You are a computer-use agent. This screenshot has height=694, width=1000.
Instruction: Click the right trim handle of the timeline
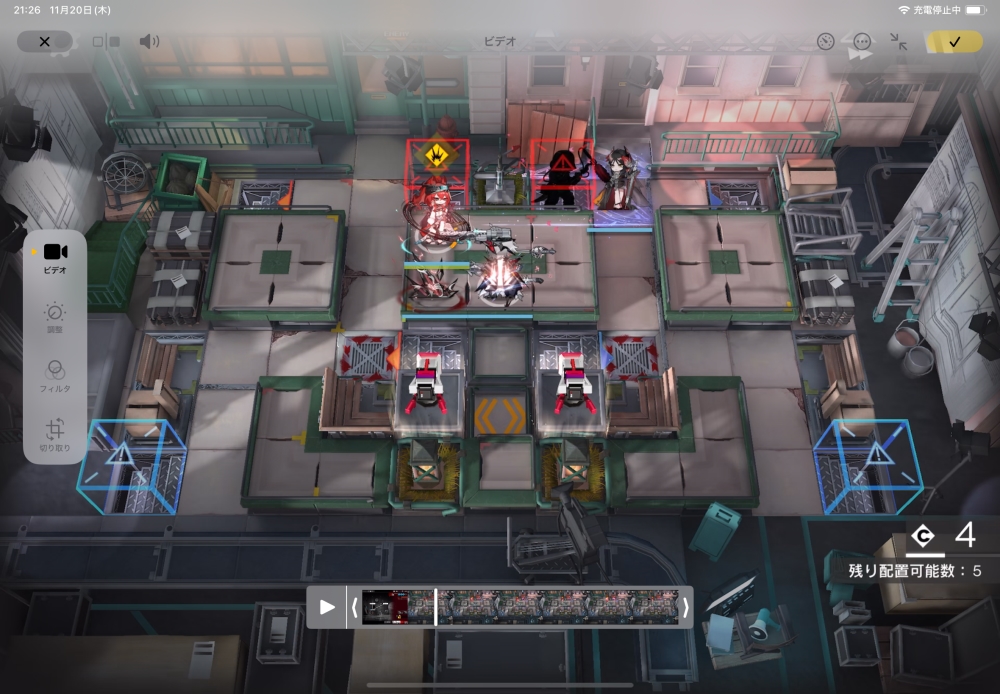685,607
